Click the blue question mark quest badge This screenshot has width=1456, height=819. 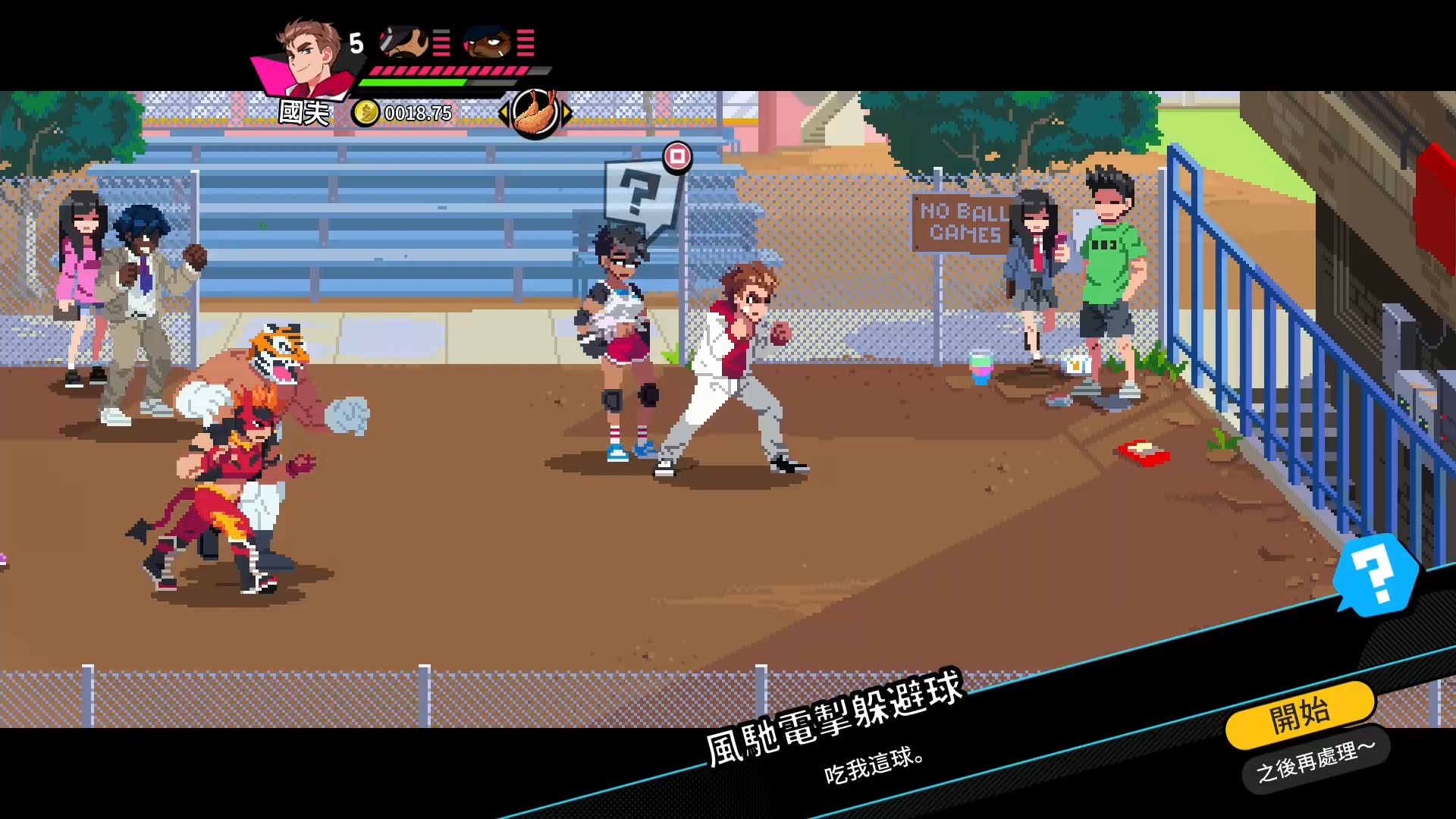(1375, 574)
